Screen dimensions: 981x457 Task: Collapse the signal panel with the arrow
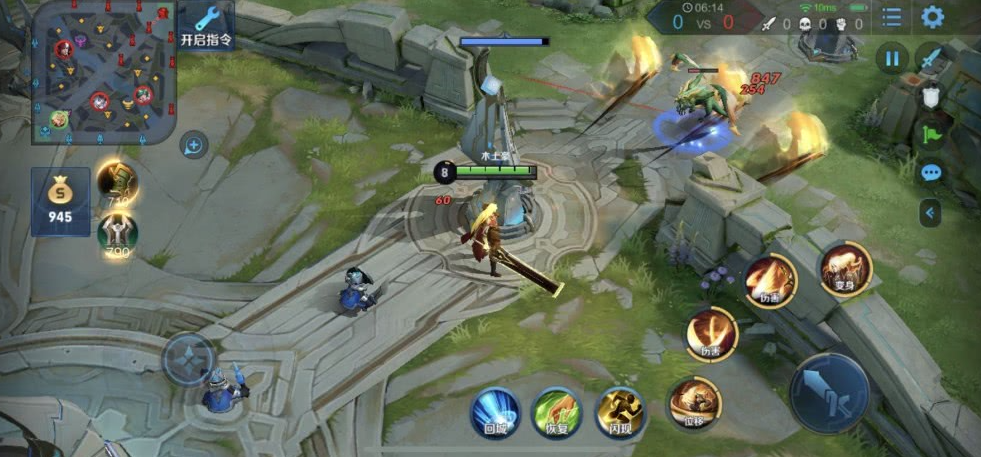pyautogui.click(x=931, y=212)
